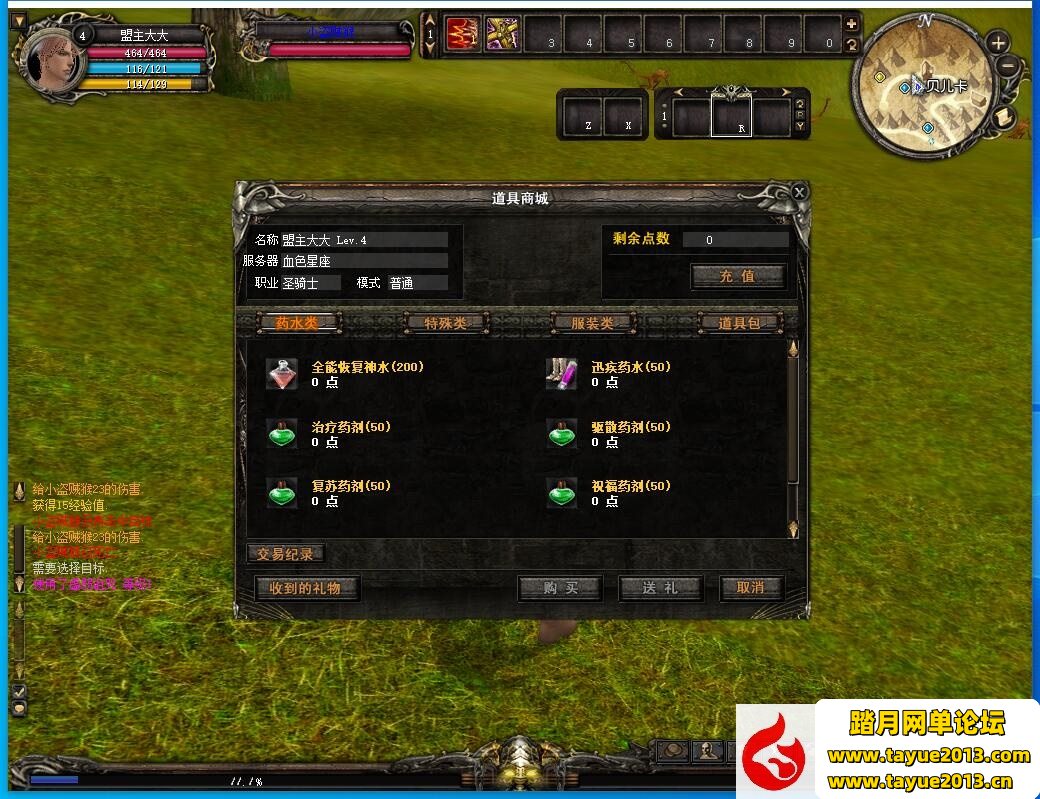Pick the 治疗药剂 healing potion

282,434
